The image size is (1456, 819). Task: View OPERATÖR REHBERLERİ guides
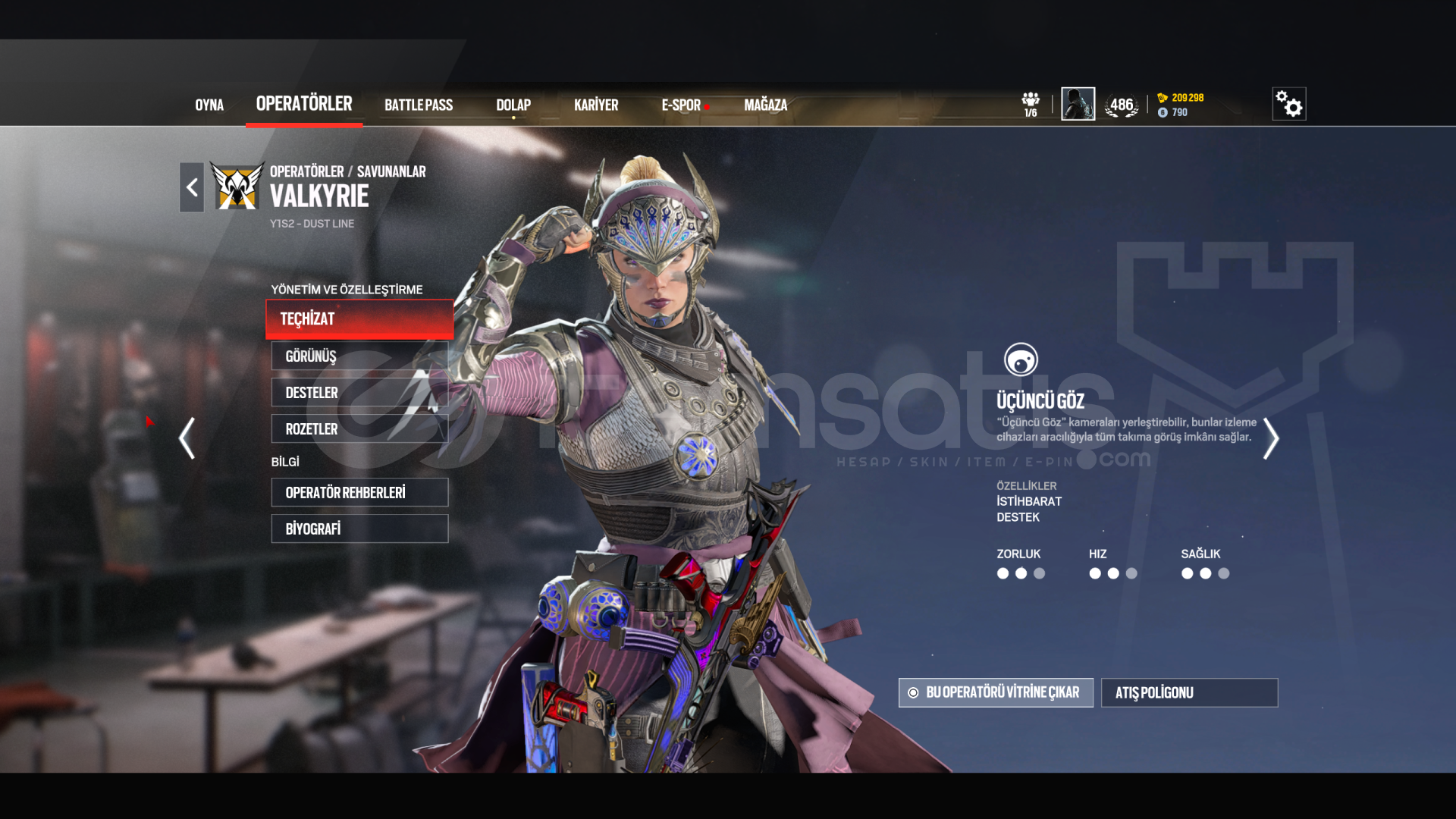point(359,492)
